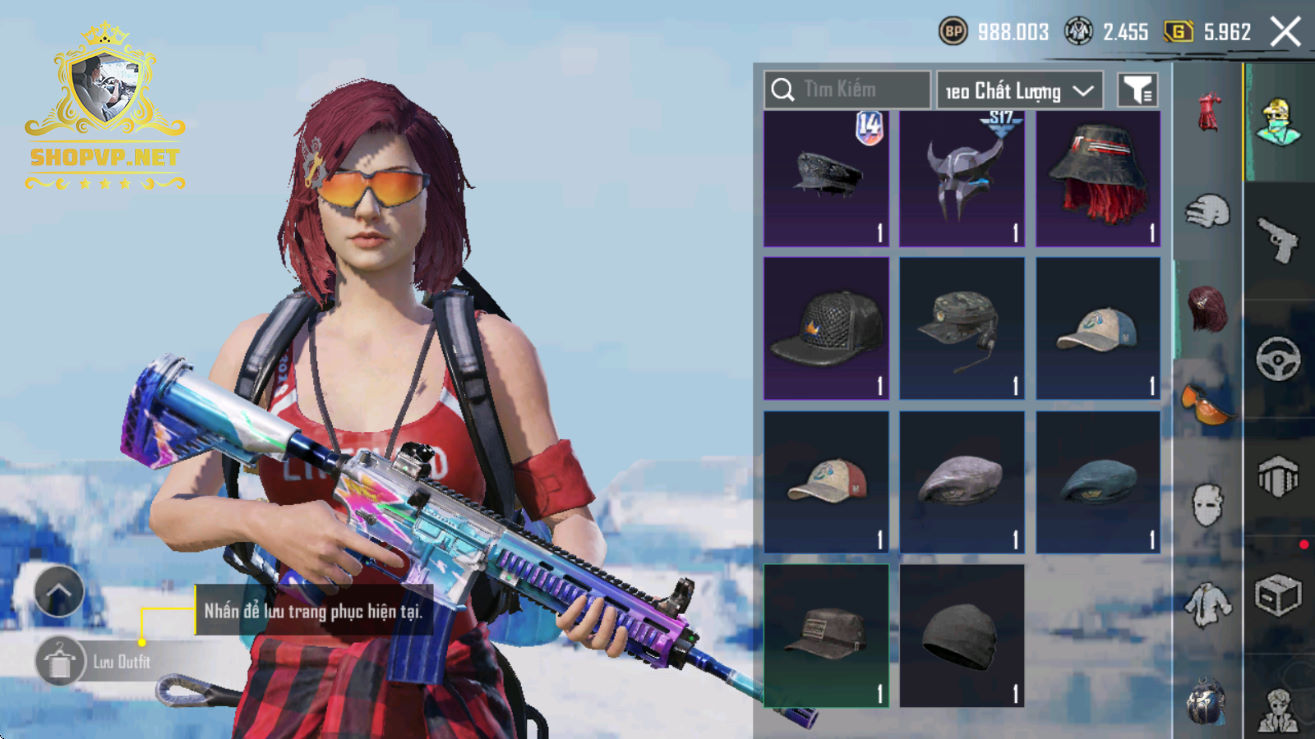This screenshot has width=1315, height=739.
Task: Switch to the pistol weapon skins tab
Action: click(x=1278, y=240)
